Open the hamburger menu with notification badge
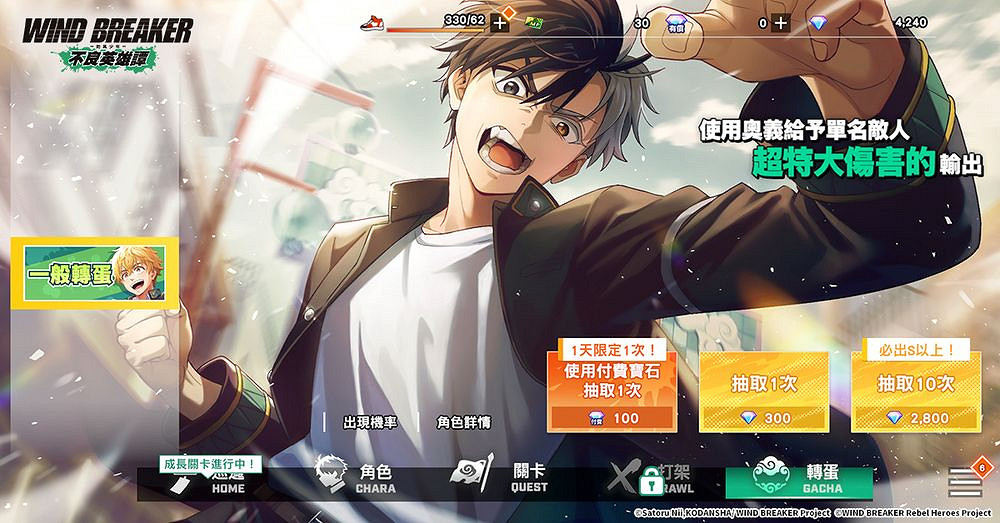Viewport: 1000px width, 523px height. click(x=962, y=482)
